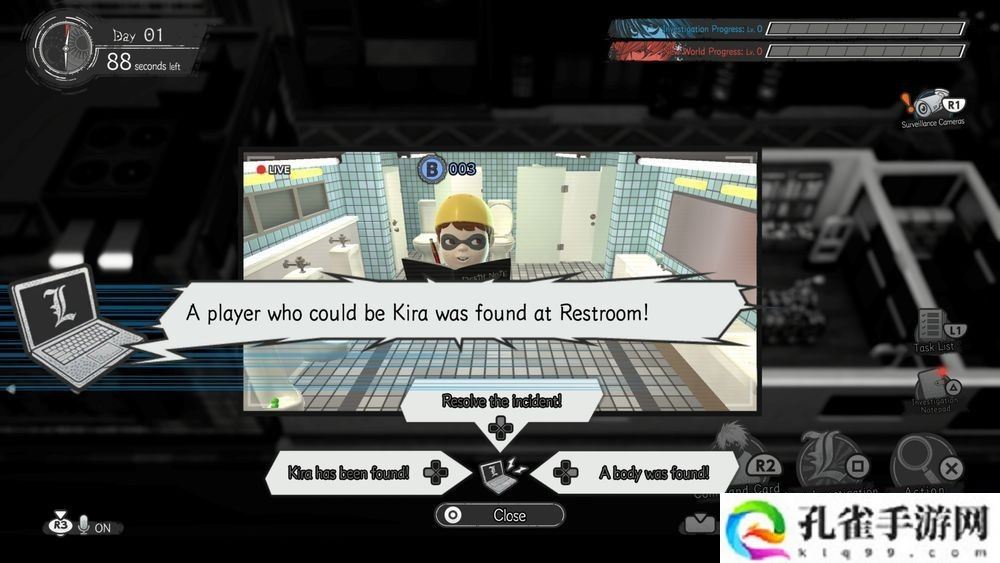Screen dimensions: 1000x563
Task: Open the Surveillance Cameras view
Action: coord(933,106)
